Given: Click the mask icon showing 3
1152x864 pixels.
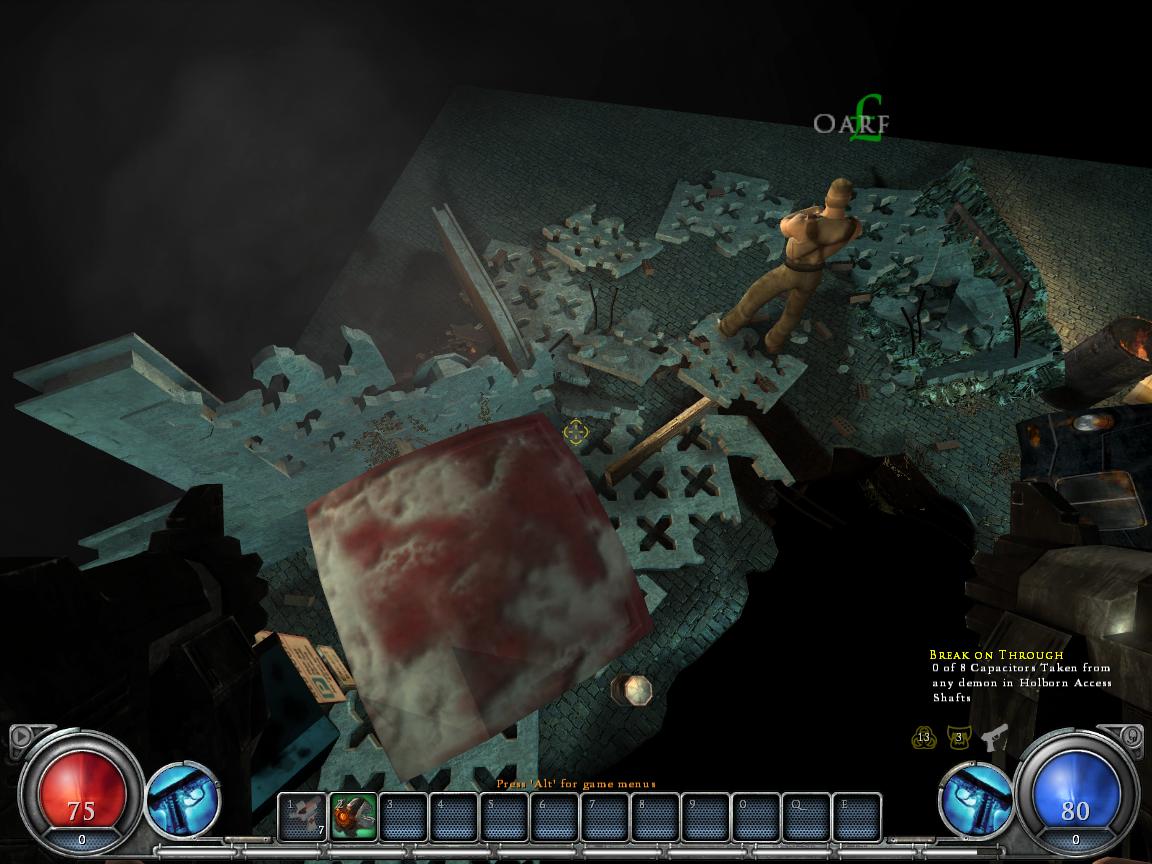Looking at the screenshot, I should [x=959, y=739].
